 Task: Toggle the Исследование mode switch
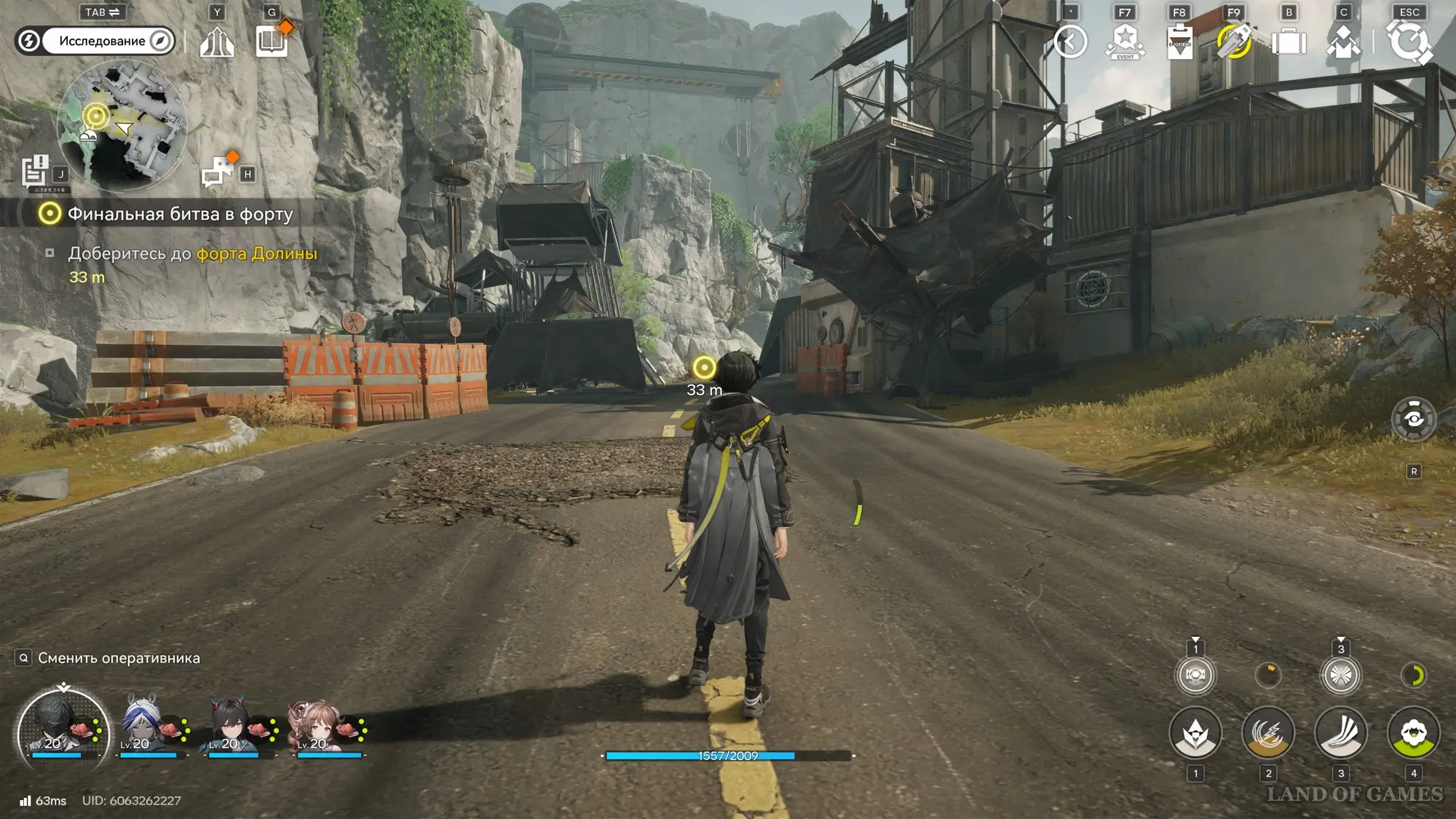click(x=95, y=41)
